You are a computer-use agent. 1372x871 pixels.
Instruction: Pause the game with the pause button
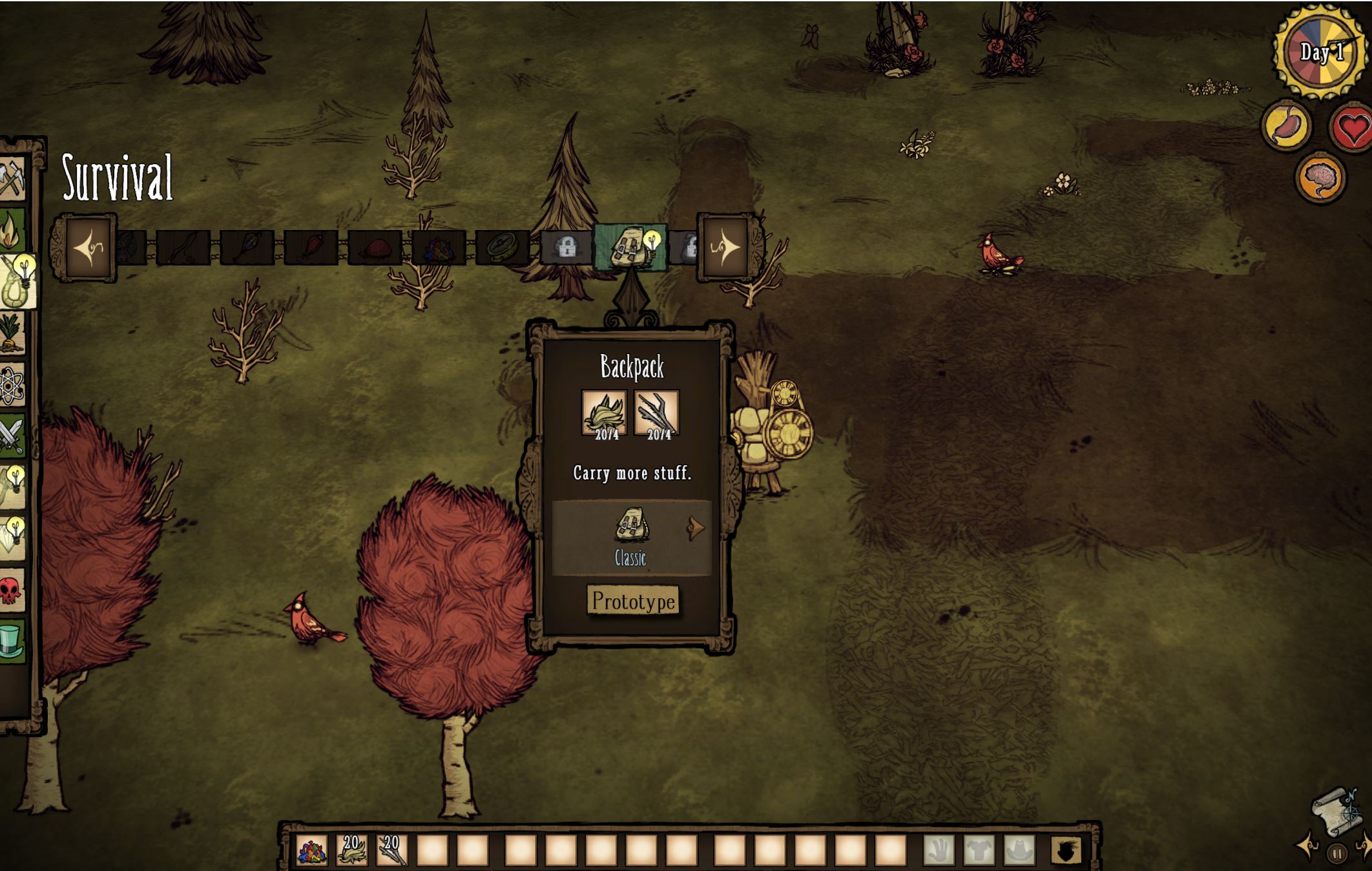1337,854
